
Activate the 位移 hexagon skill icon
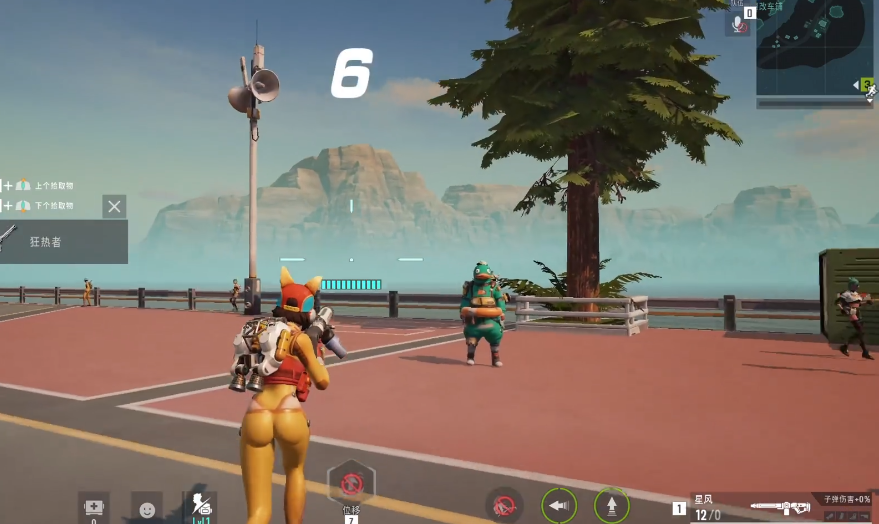pyautogui.click(x=351, y=484)
